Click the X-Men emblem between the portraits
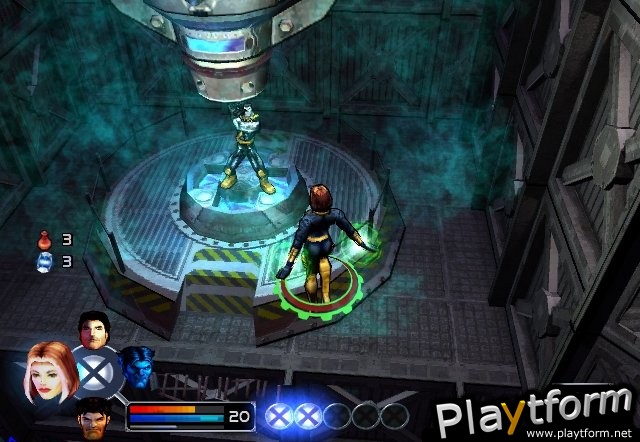 [96, 372]
